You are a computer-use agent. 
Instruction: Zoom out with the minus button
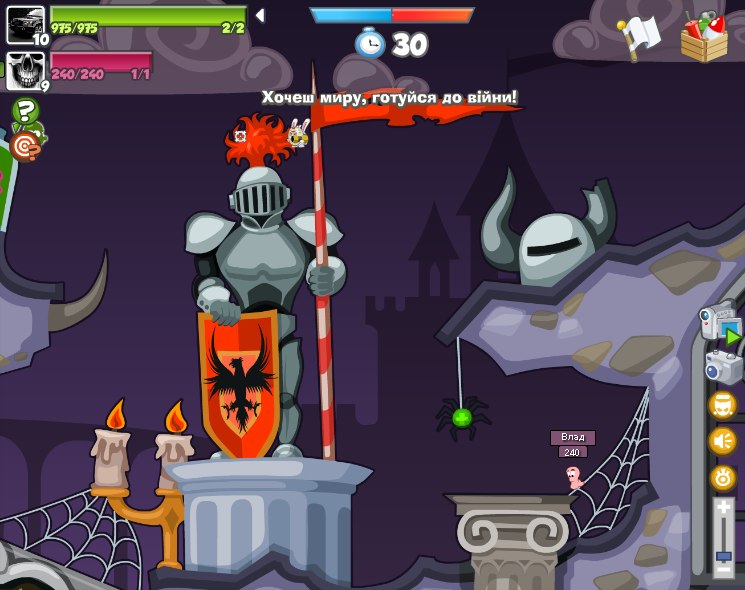[723, 571]
